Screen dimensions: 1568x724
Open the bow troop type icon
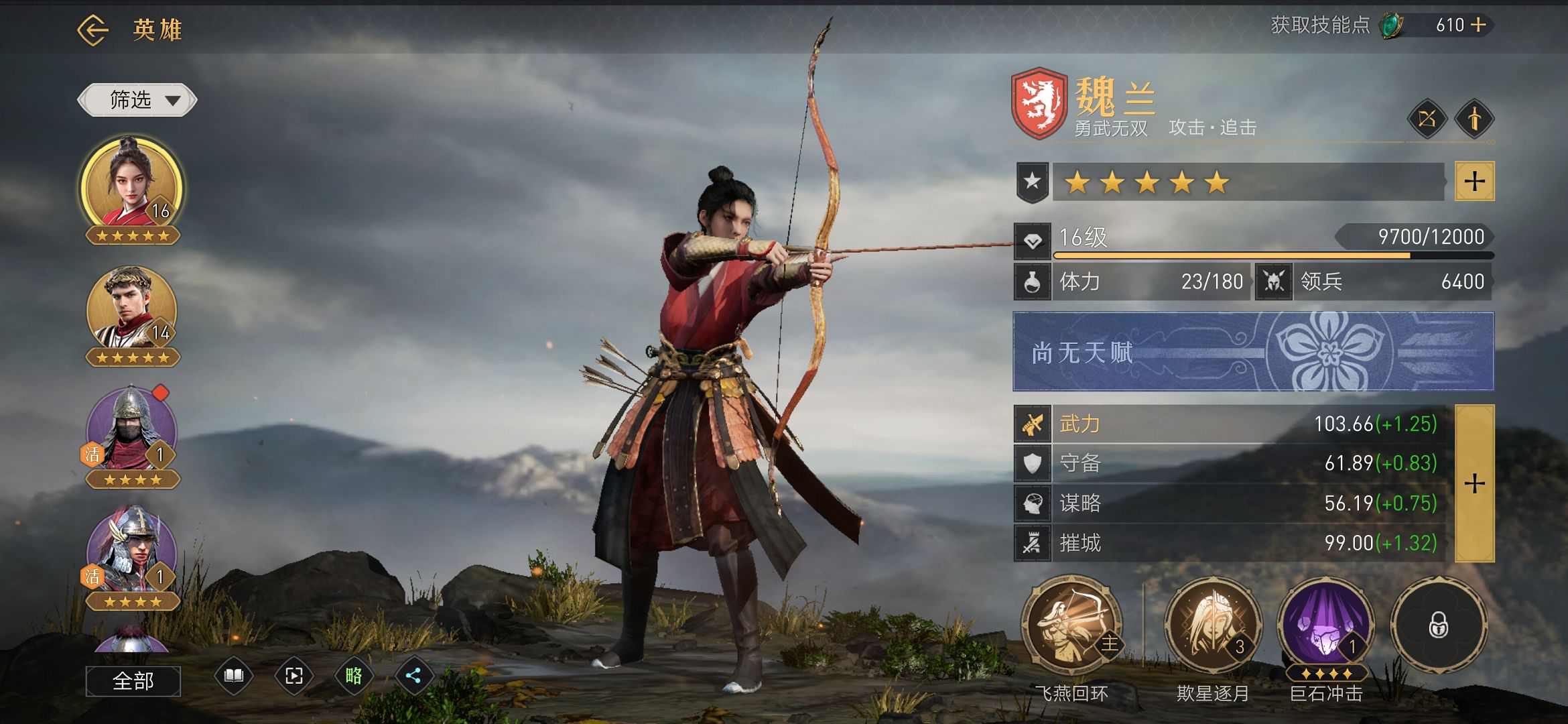pos(1427,119)
